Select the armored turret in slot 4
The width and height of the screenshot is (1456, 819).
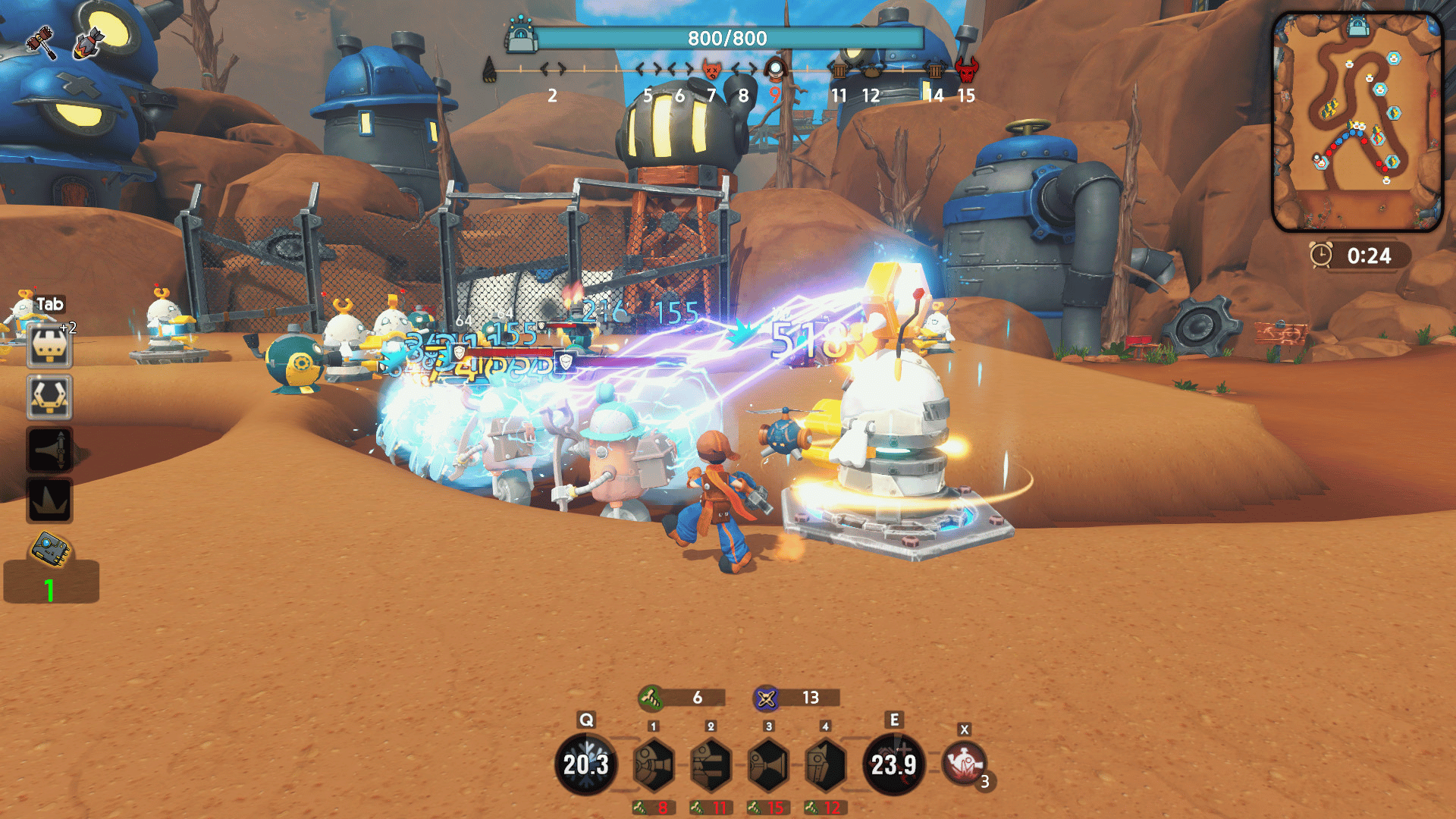tap(825, 765)
